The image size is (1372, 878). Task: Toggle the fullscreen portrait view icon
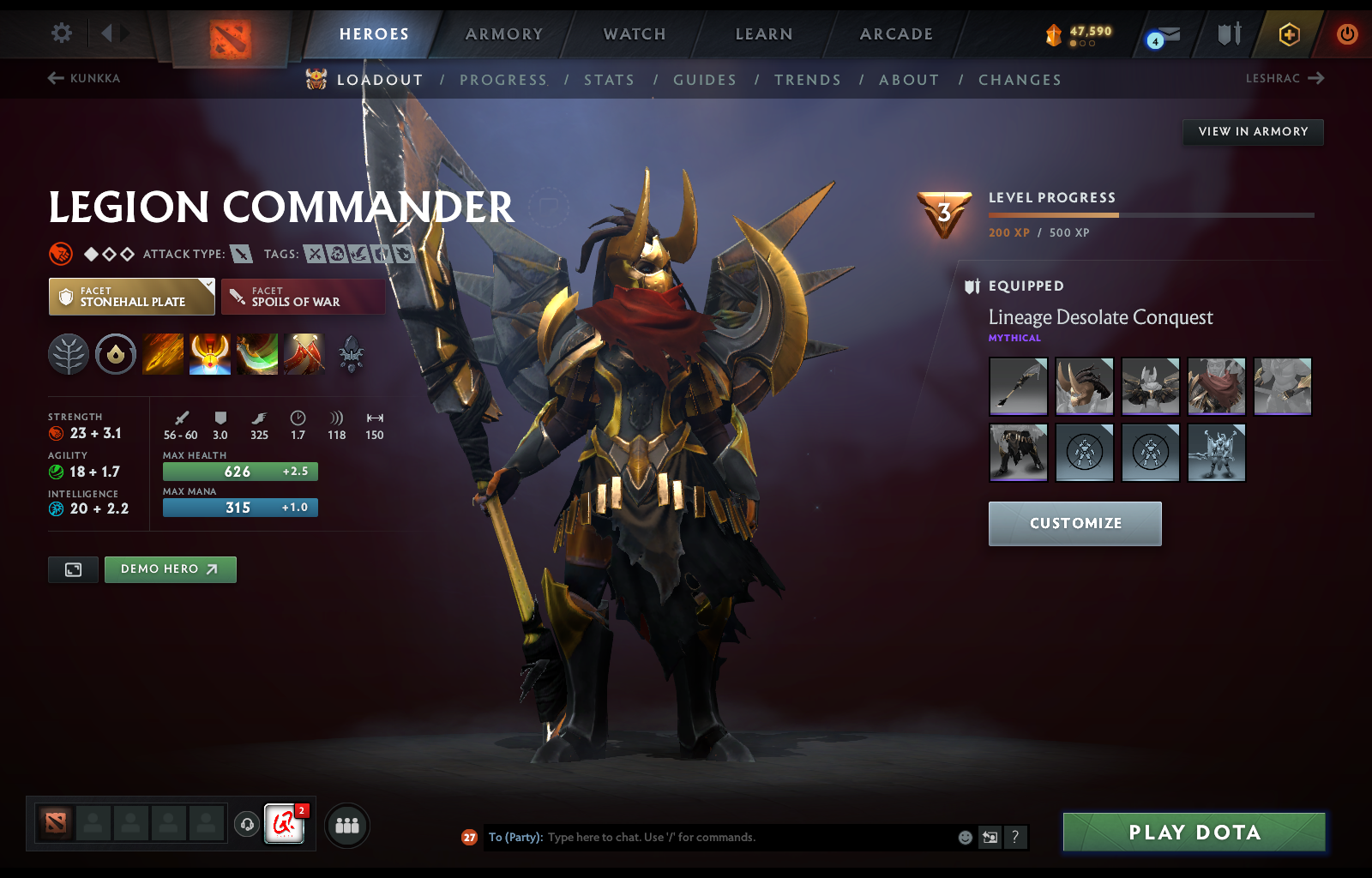73,569
